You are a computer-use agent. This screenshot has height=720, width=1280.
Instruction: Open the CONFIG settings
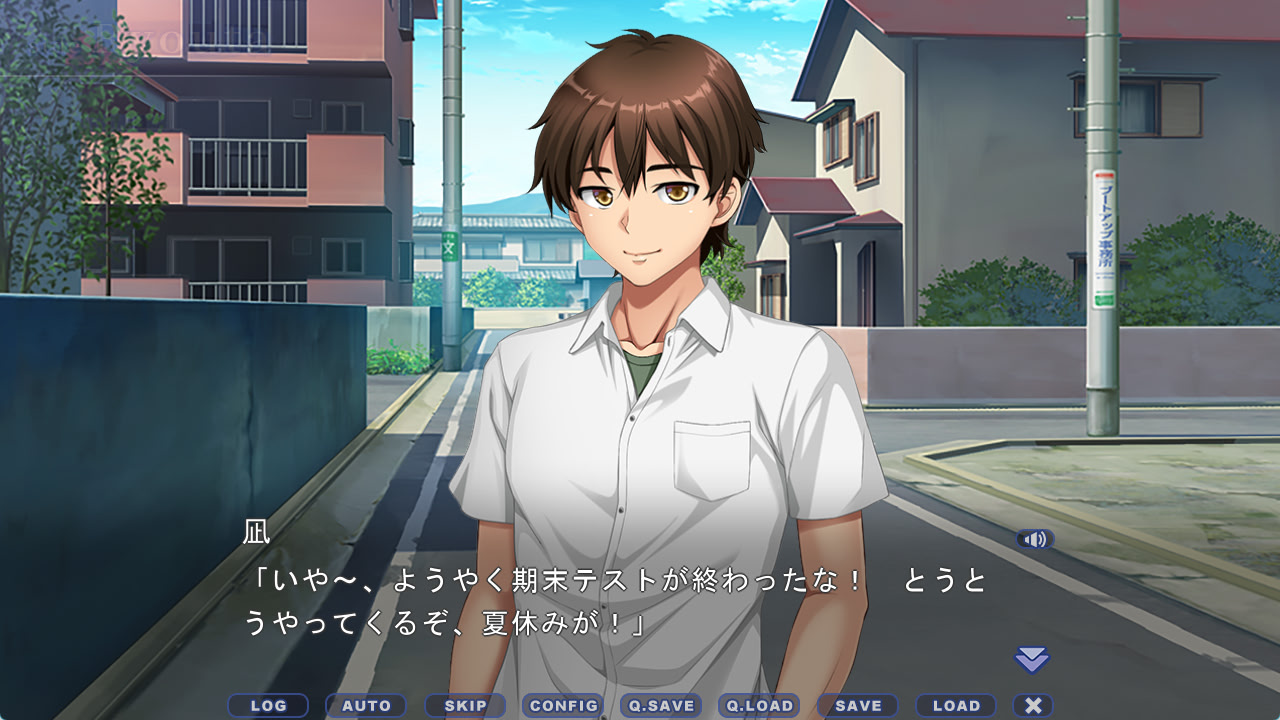563,706
